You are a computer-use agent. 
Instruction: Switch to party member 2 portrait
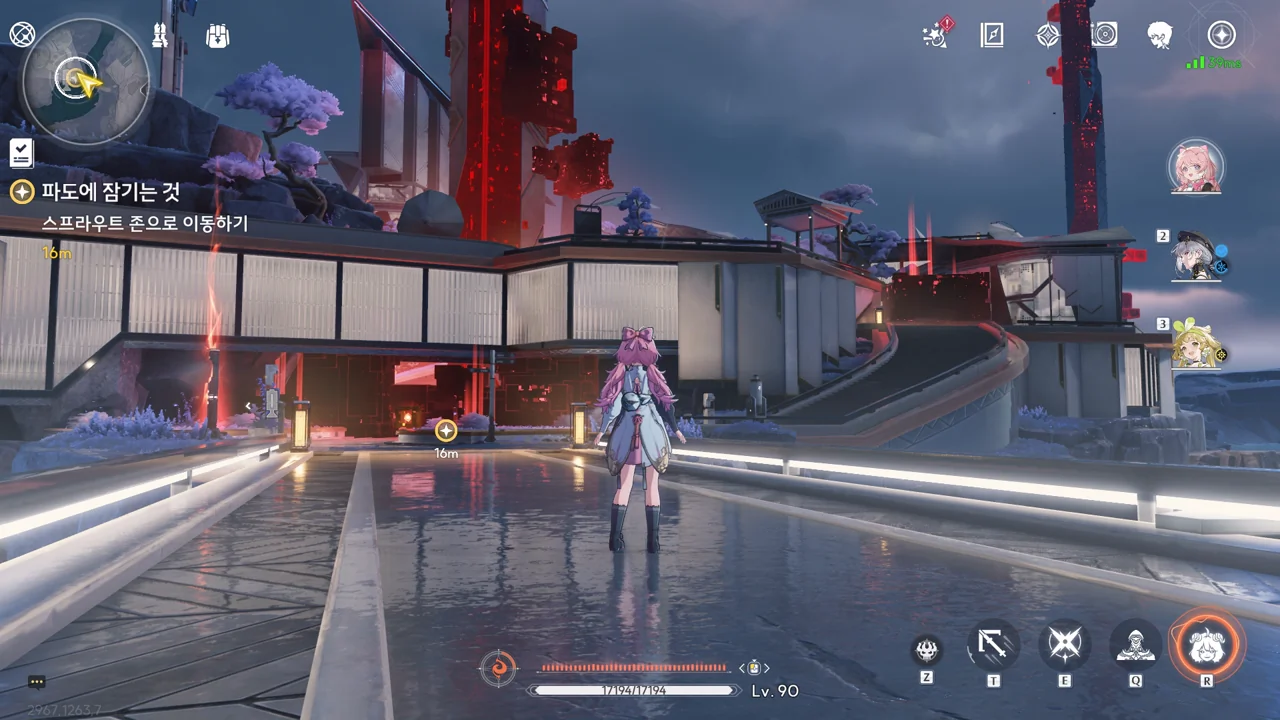pos(1197,256)
